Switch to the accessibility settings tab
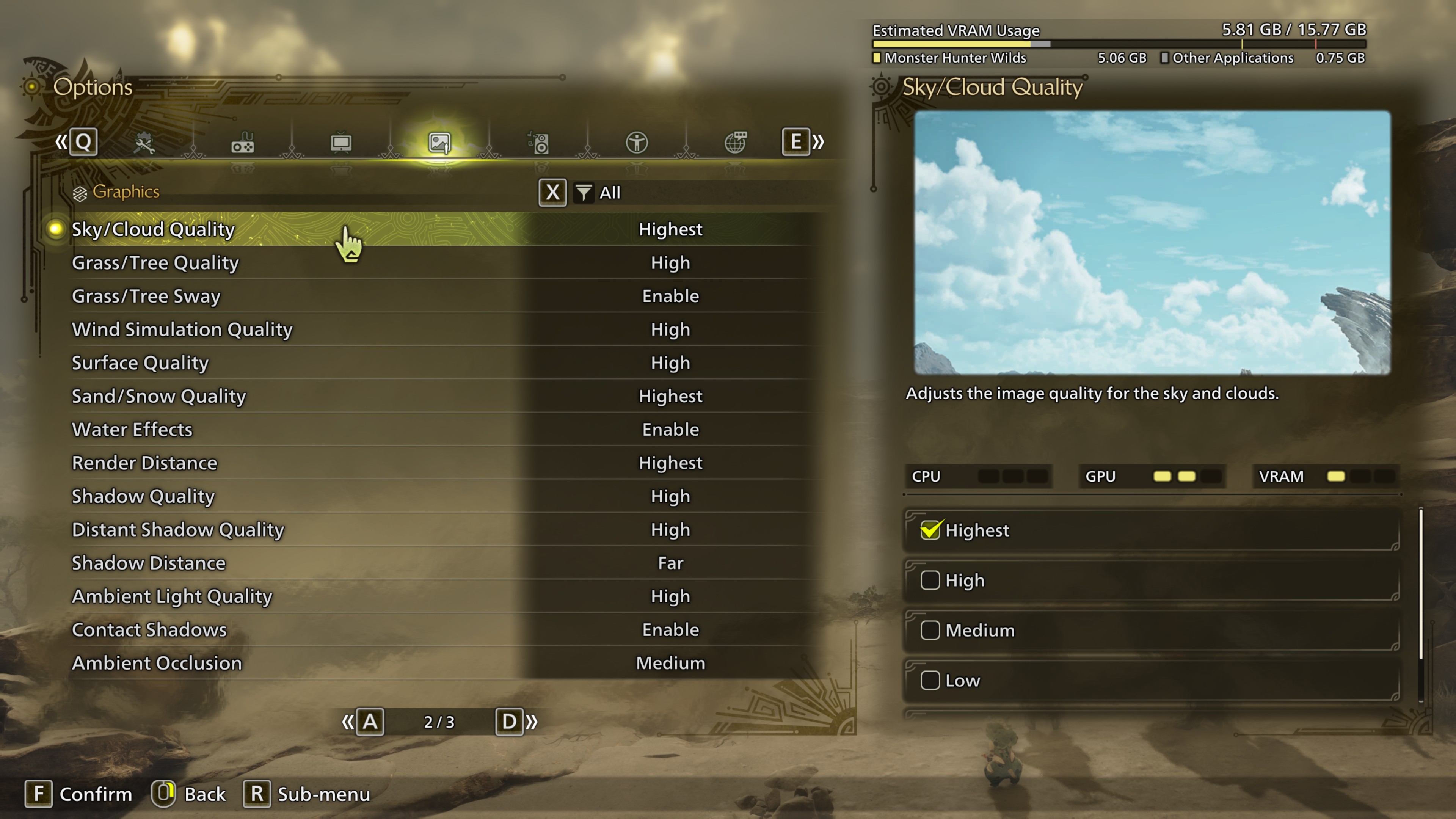Screen dimensions: 1456x819 click(637, 143)
